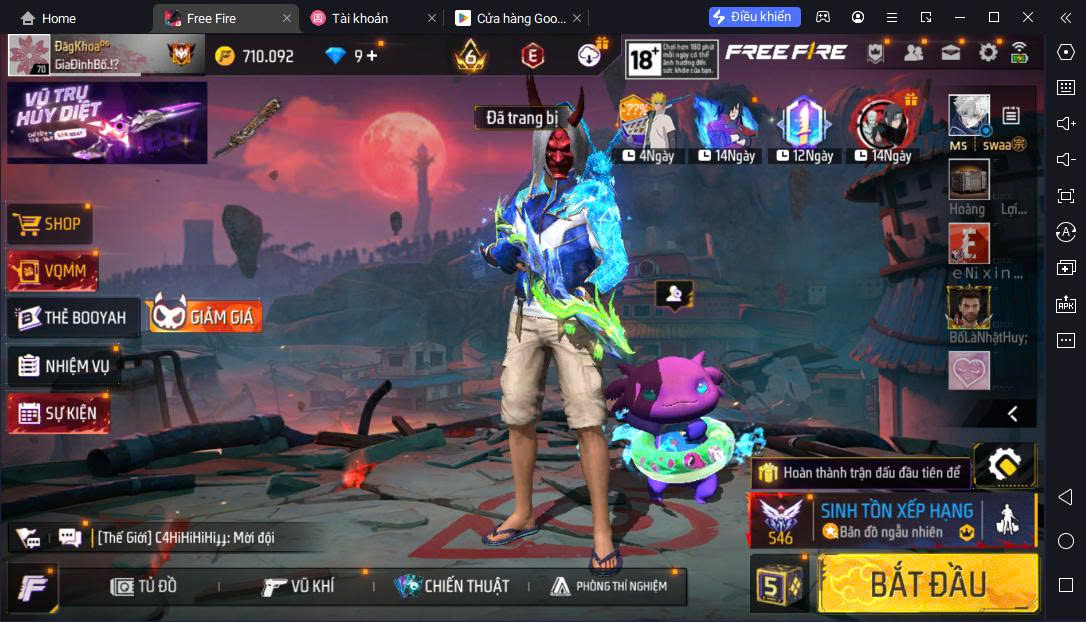
Task: Open the CHIẾN THUẬT tactics tab
Action: pos(452,586)
